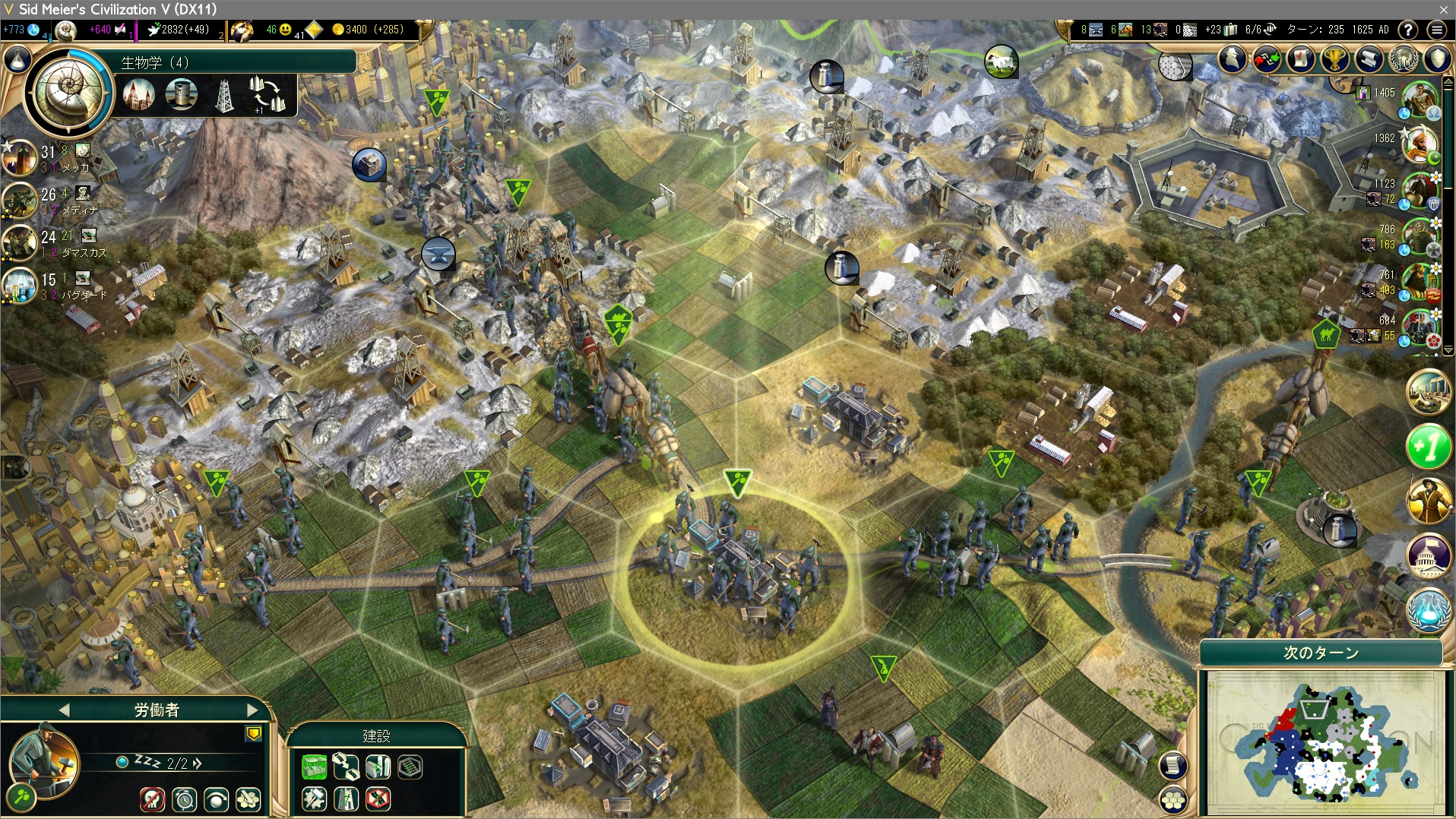Close the Civilization V window
This screenshot has width=1456, height=819.
tap(1444, 9)
